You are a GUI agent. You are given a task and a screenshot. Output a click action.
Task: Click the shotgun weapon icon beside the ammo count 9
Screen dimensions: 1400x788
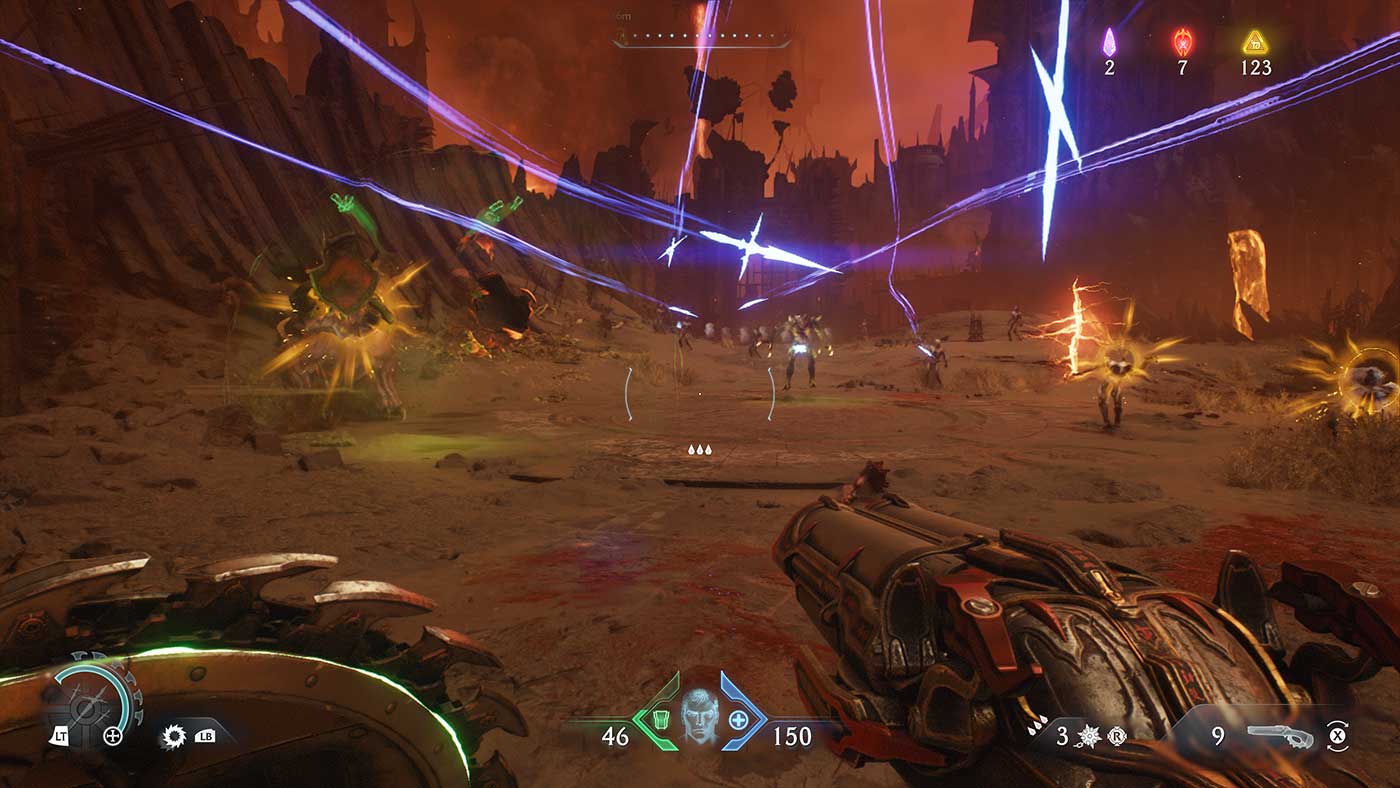pyautogui.click(x=1279, y=736)
